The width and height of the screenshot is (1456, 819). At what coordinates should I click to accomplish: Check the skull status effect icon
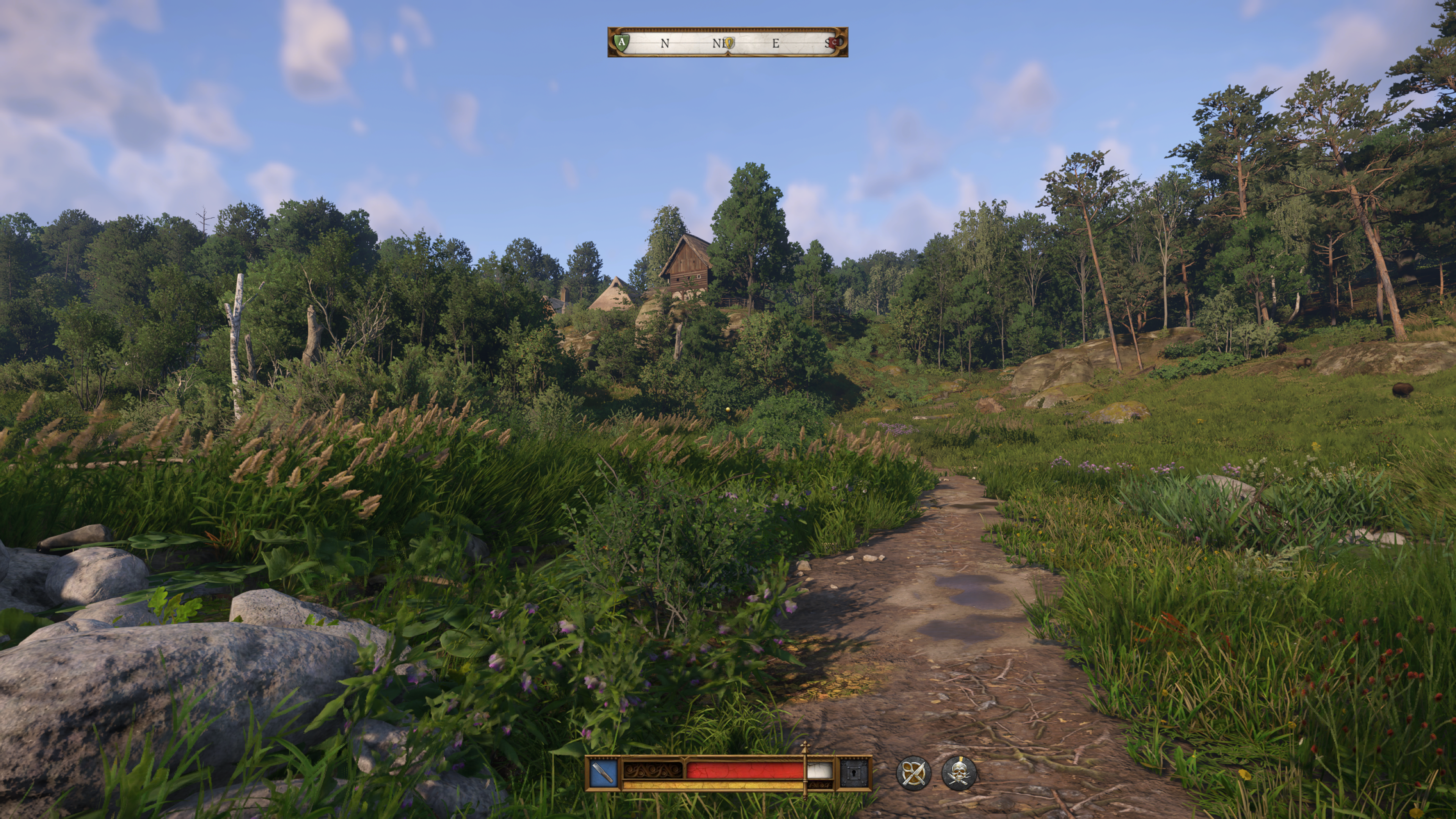pos(959,773)
